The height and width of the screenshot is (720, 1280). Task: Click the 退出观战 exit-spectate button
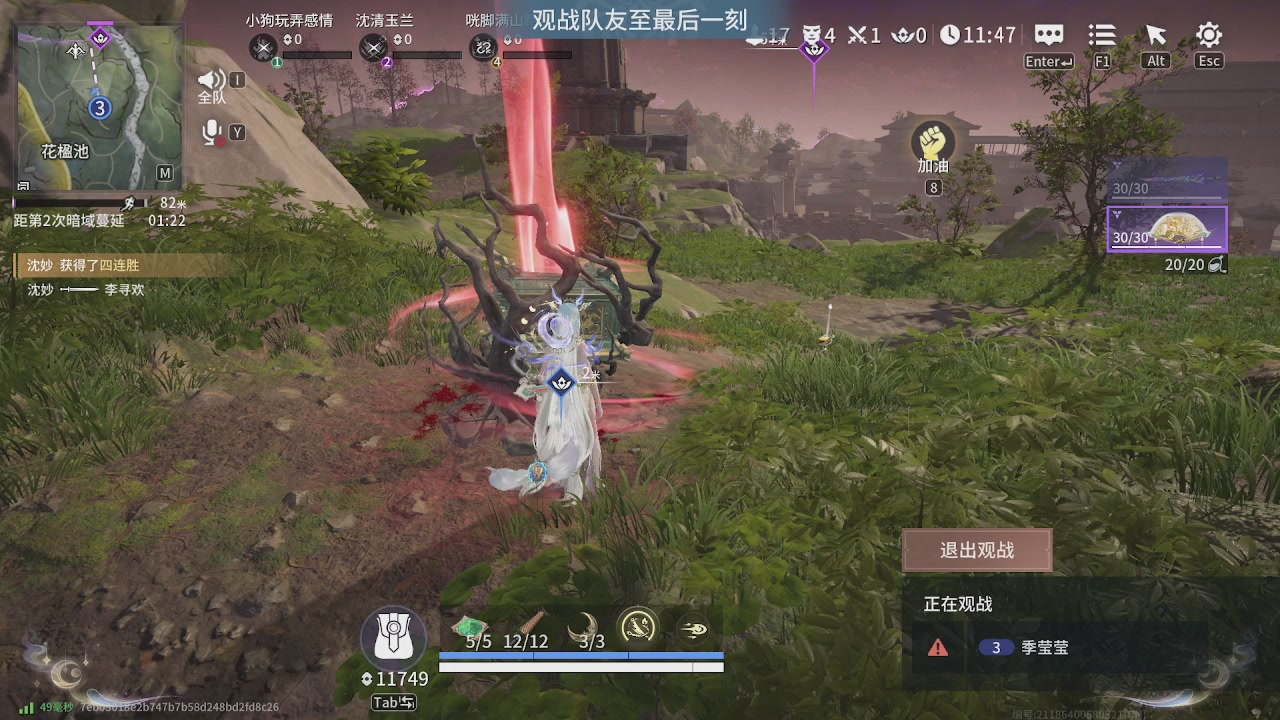click(977, 549)
